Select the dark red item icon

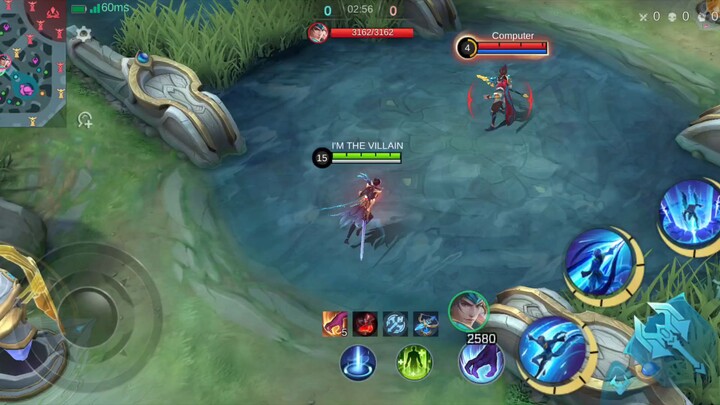coord(364,323)
